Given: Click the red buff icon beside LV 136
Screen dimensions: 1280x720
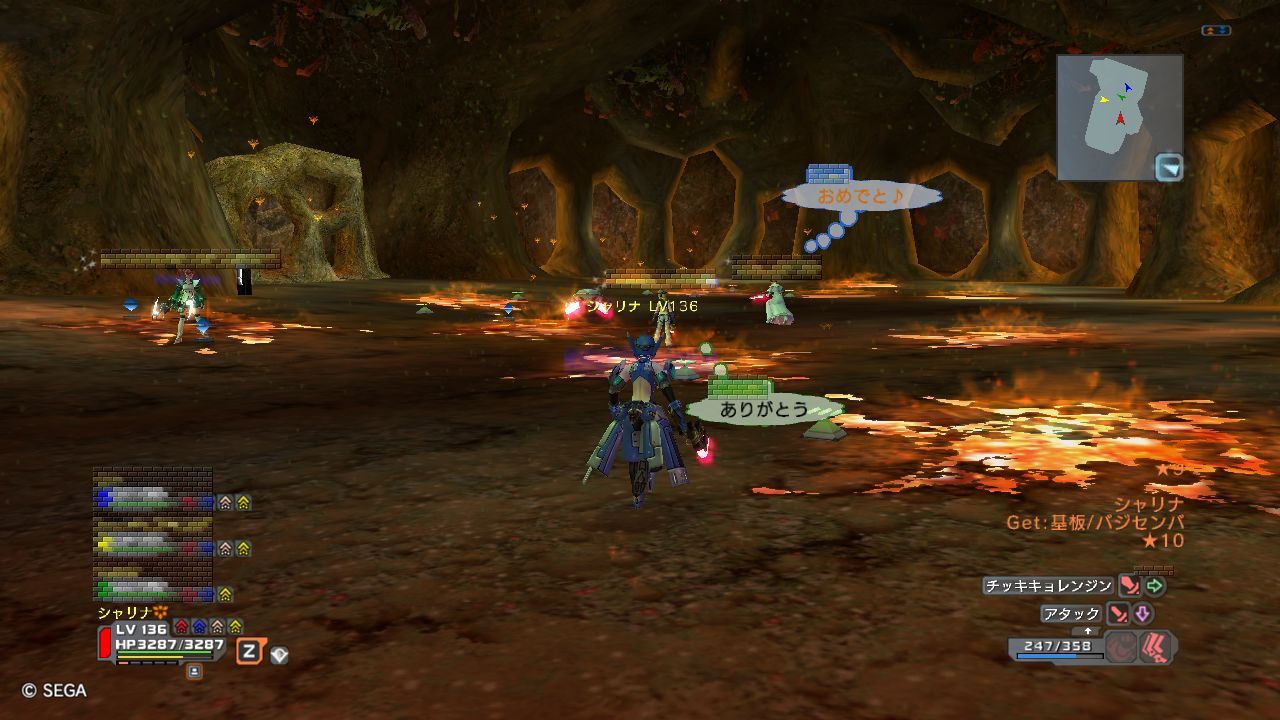Looking at the screenshot, I should (181, 627).
